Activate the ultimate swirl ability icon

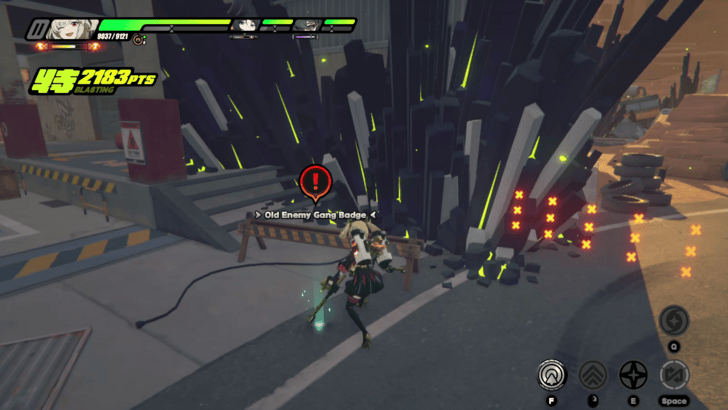[673, 321]
